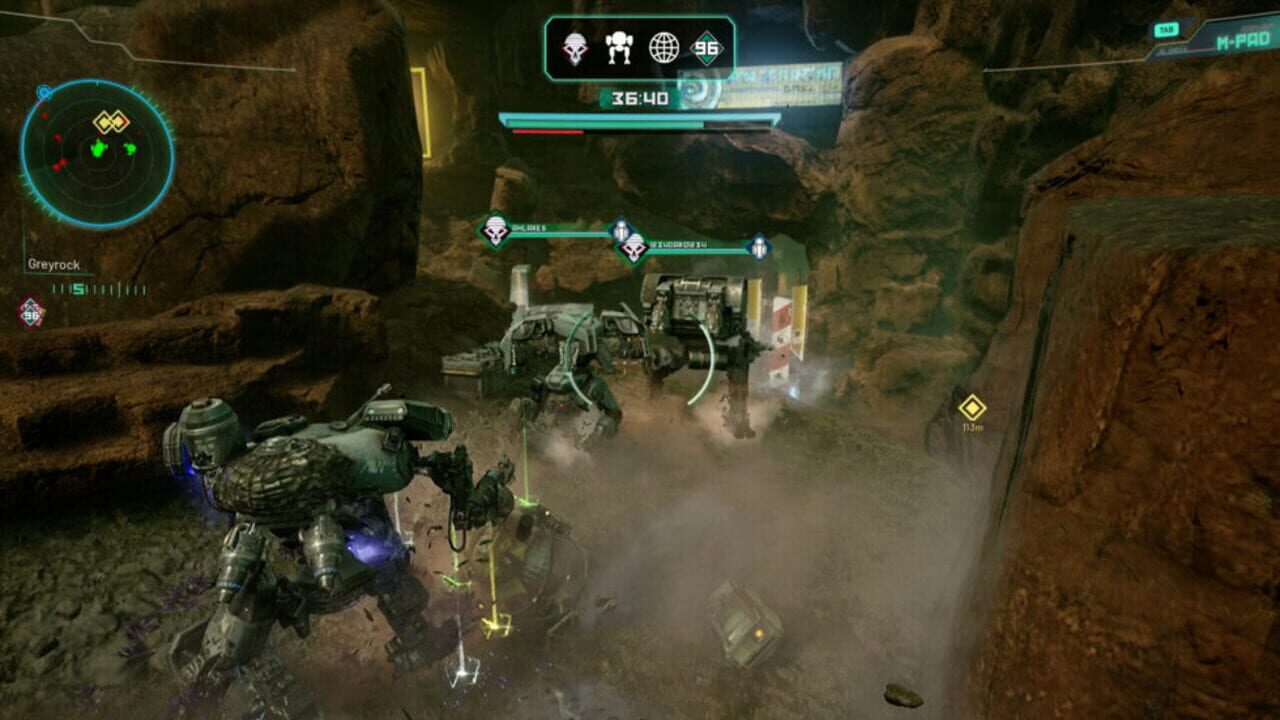Screen dimensions: 1280x720
Task: Click the mech silhouette icon beside the skull emblem
Action: (618, 48)
